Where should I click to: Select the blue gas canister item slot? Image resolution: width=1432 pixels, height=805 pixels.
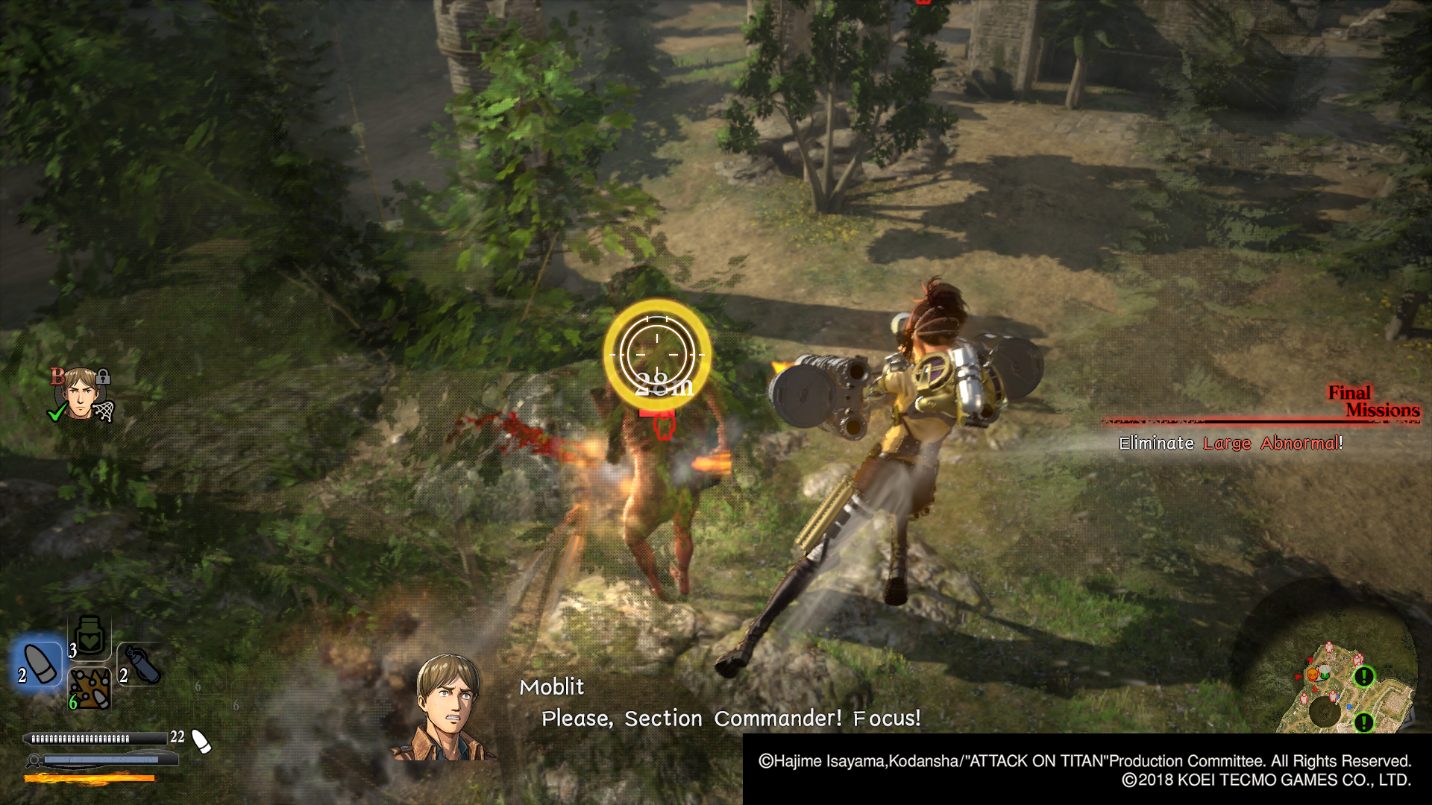click(139, 663)
